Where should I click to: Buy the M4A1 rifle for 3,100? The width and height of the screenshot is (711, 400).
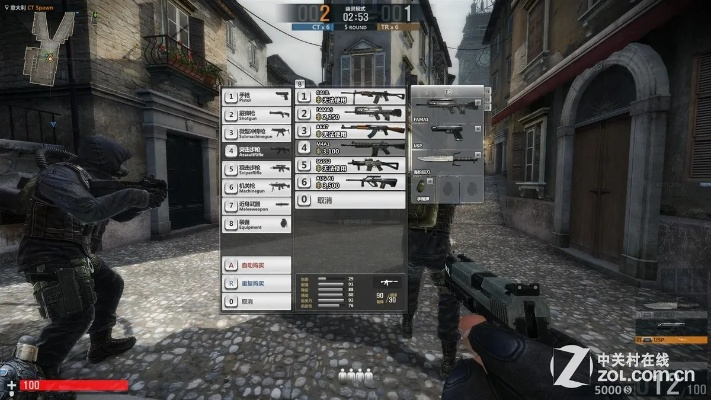349,149
